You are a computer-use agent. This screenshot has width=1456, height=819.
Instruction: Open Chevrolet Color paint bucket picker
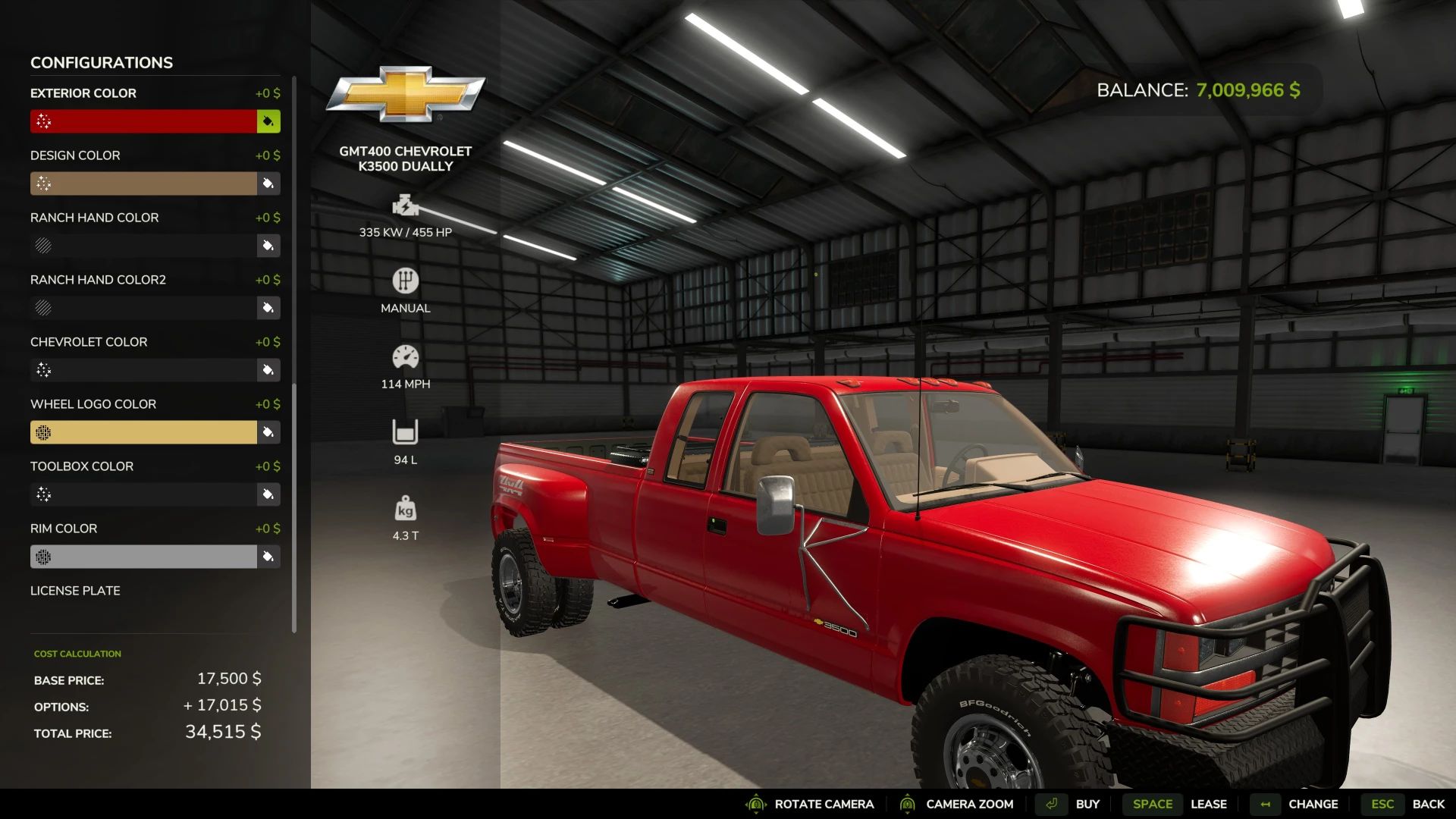pos(268,370)
